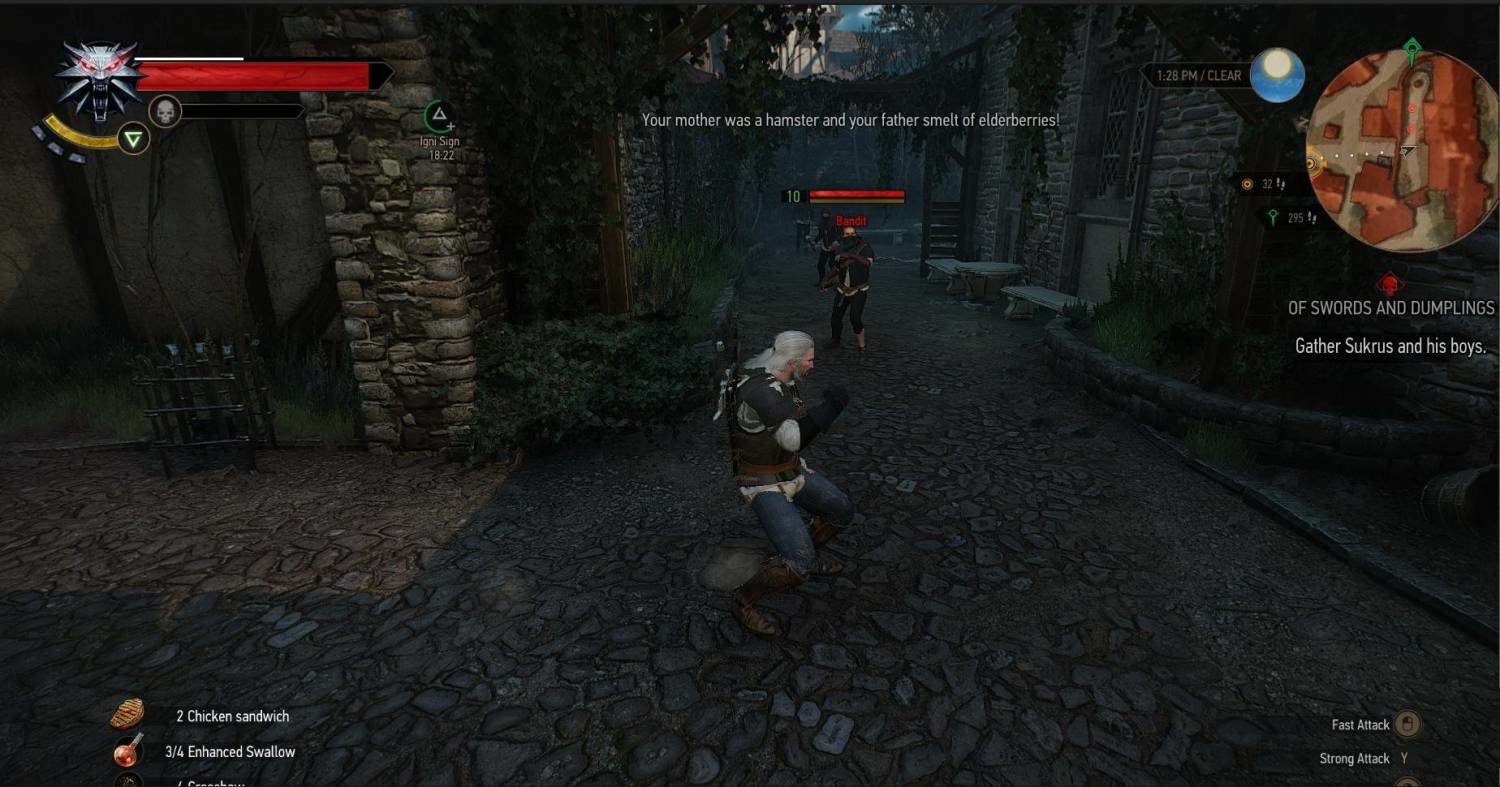Image resolution: width=1500 pixels, height=787 pixels.
Task: Select the green triangle sign selector icon
Action: pyautogui.click(x=134, y=138)
